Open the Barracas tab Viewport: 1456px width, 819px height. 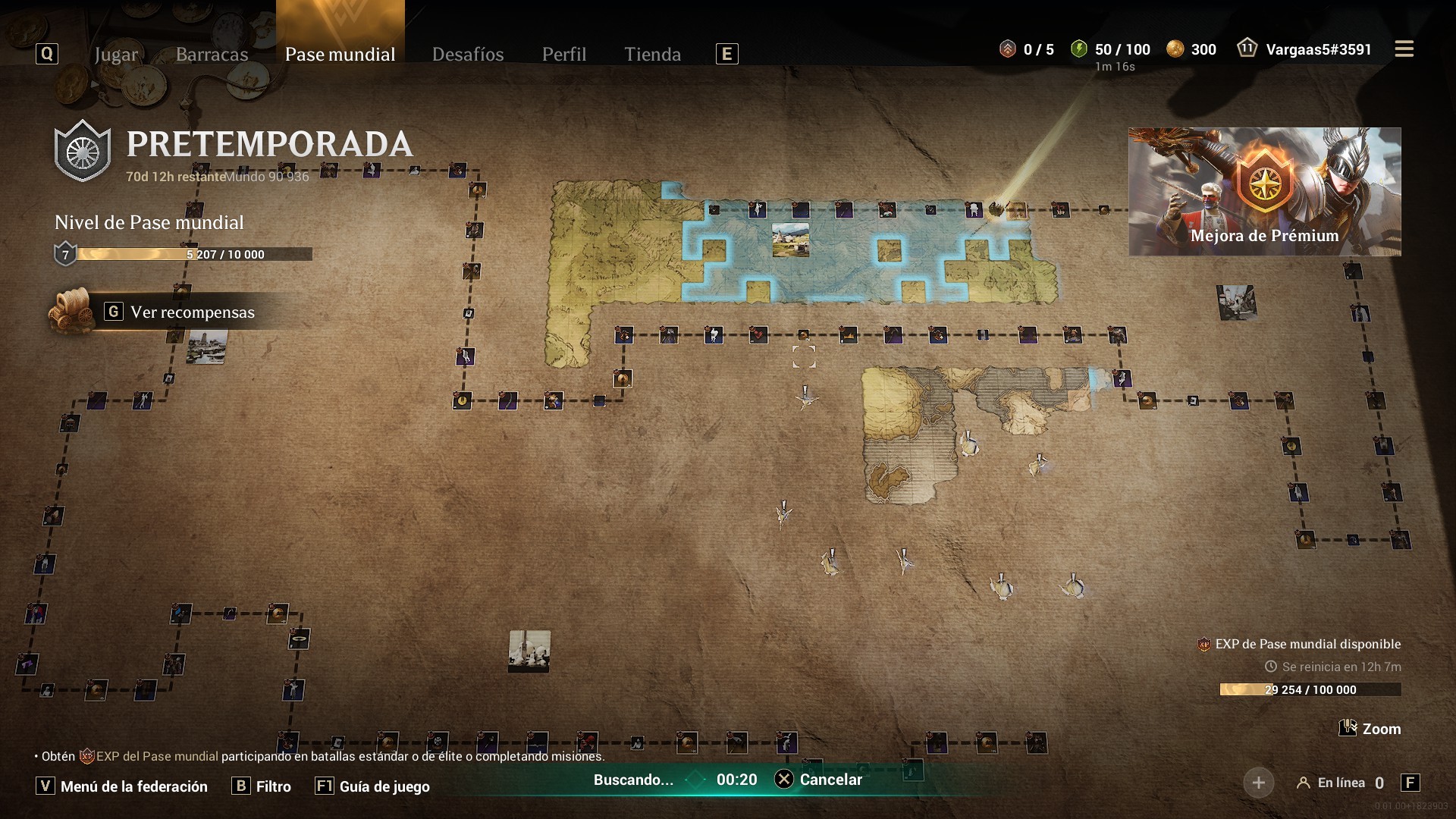[212, 54]
